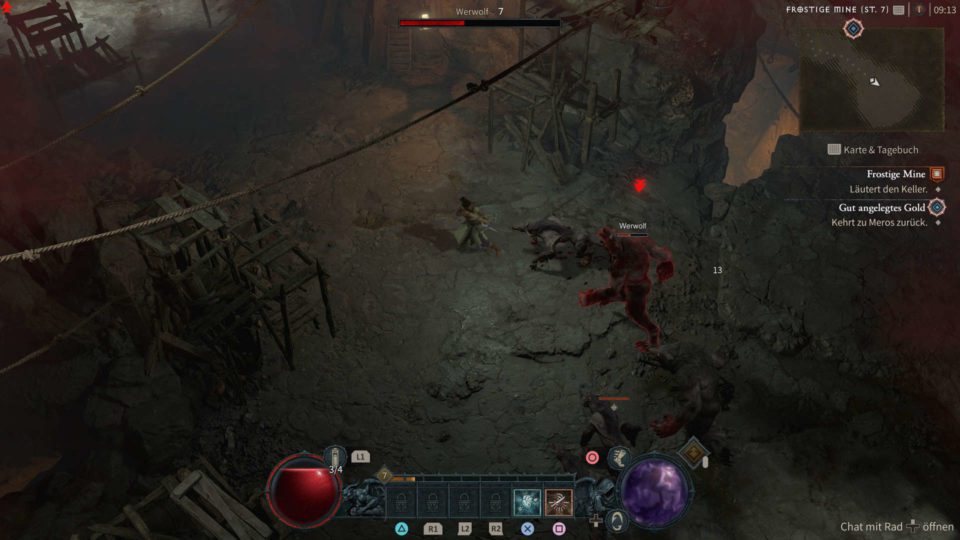The image size is (960, 540).
Task: Click the boot-shaped evade icon
Action: point(618,457)
